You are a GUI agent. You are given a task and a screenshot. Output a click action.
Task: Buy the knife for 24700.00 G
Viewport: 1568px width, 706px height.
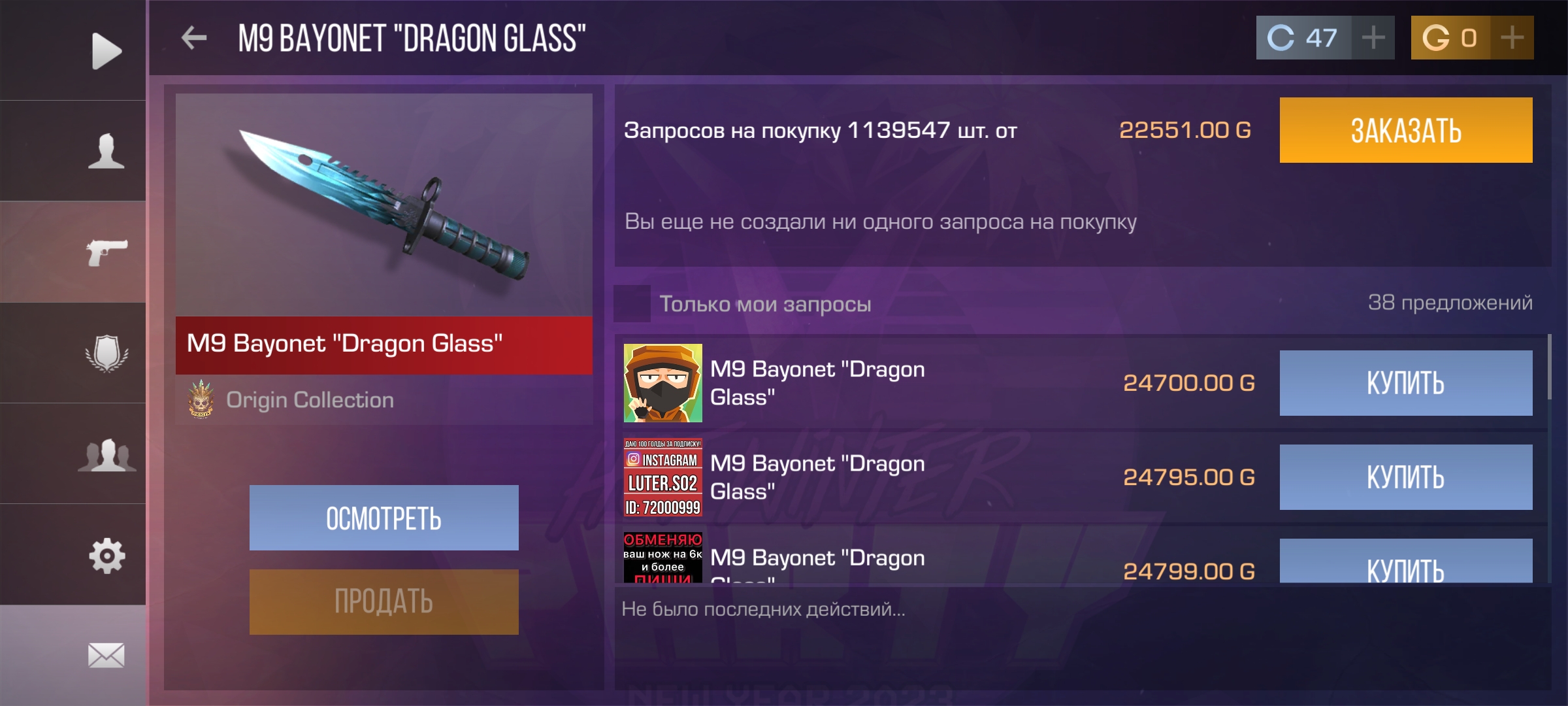click(x=1405, y=383)
